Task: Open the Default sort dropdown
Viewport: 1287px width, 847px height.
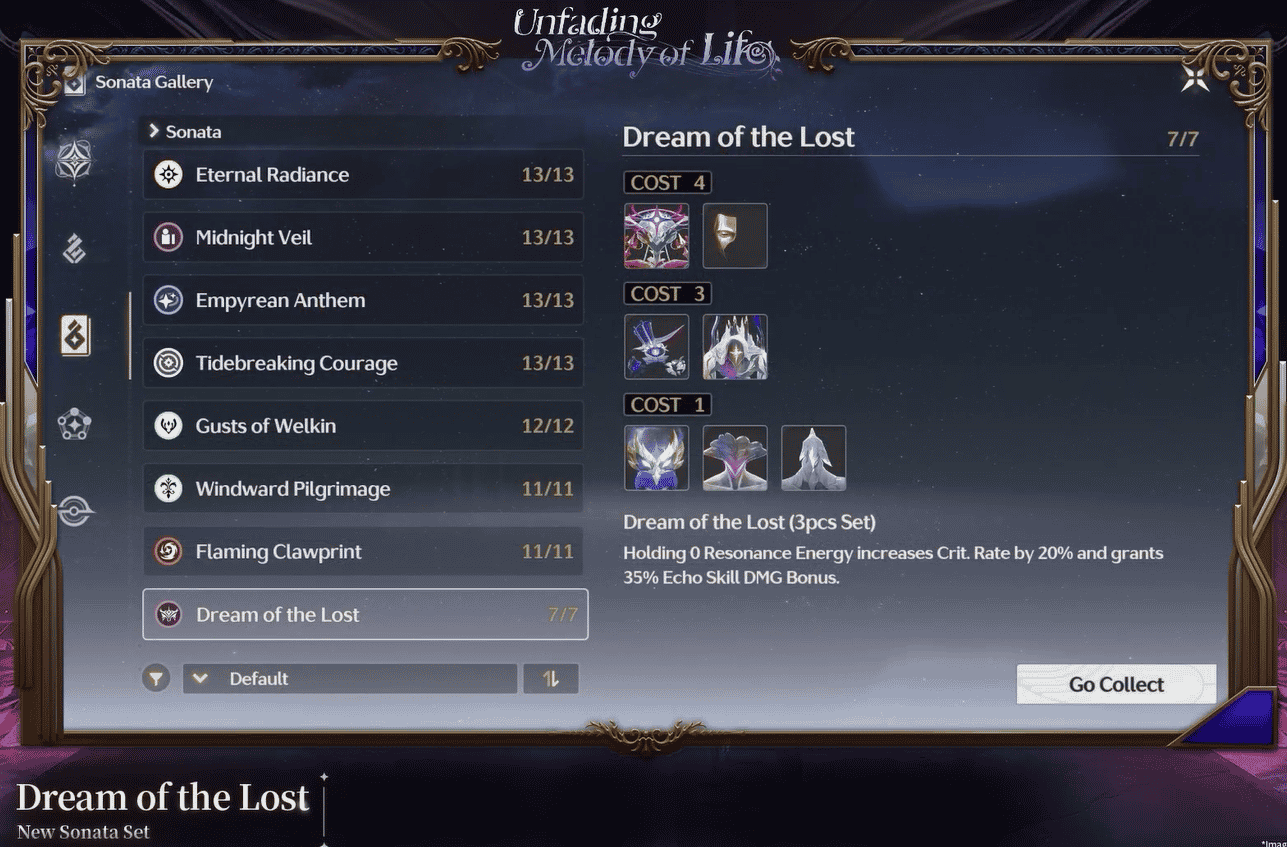Action: pyautogui.click(x=349, y=679)
